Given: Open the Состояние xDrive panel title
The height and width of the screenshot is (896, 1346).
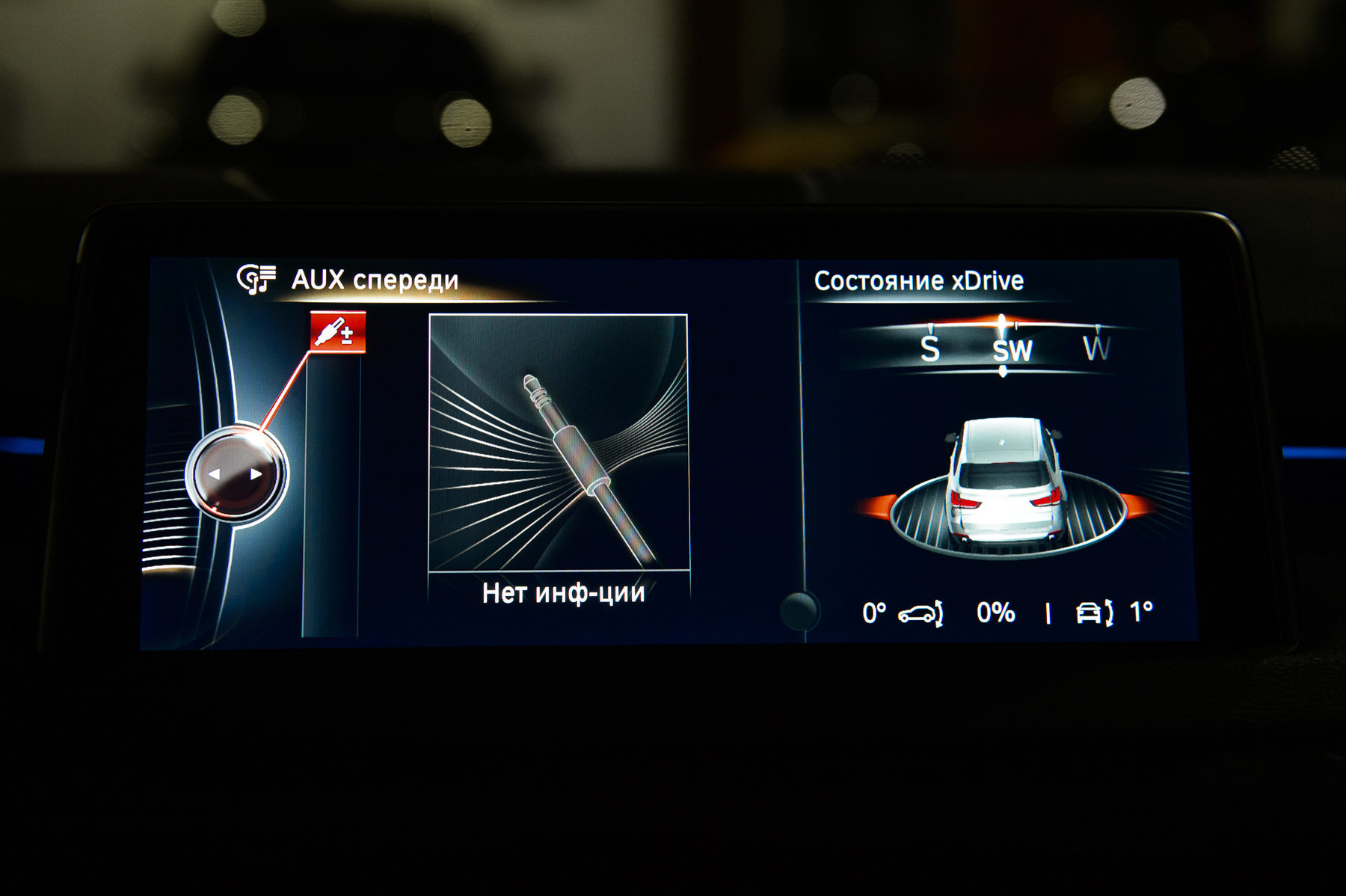Looking at the screenshot, I should [x=918, y=281].
